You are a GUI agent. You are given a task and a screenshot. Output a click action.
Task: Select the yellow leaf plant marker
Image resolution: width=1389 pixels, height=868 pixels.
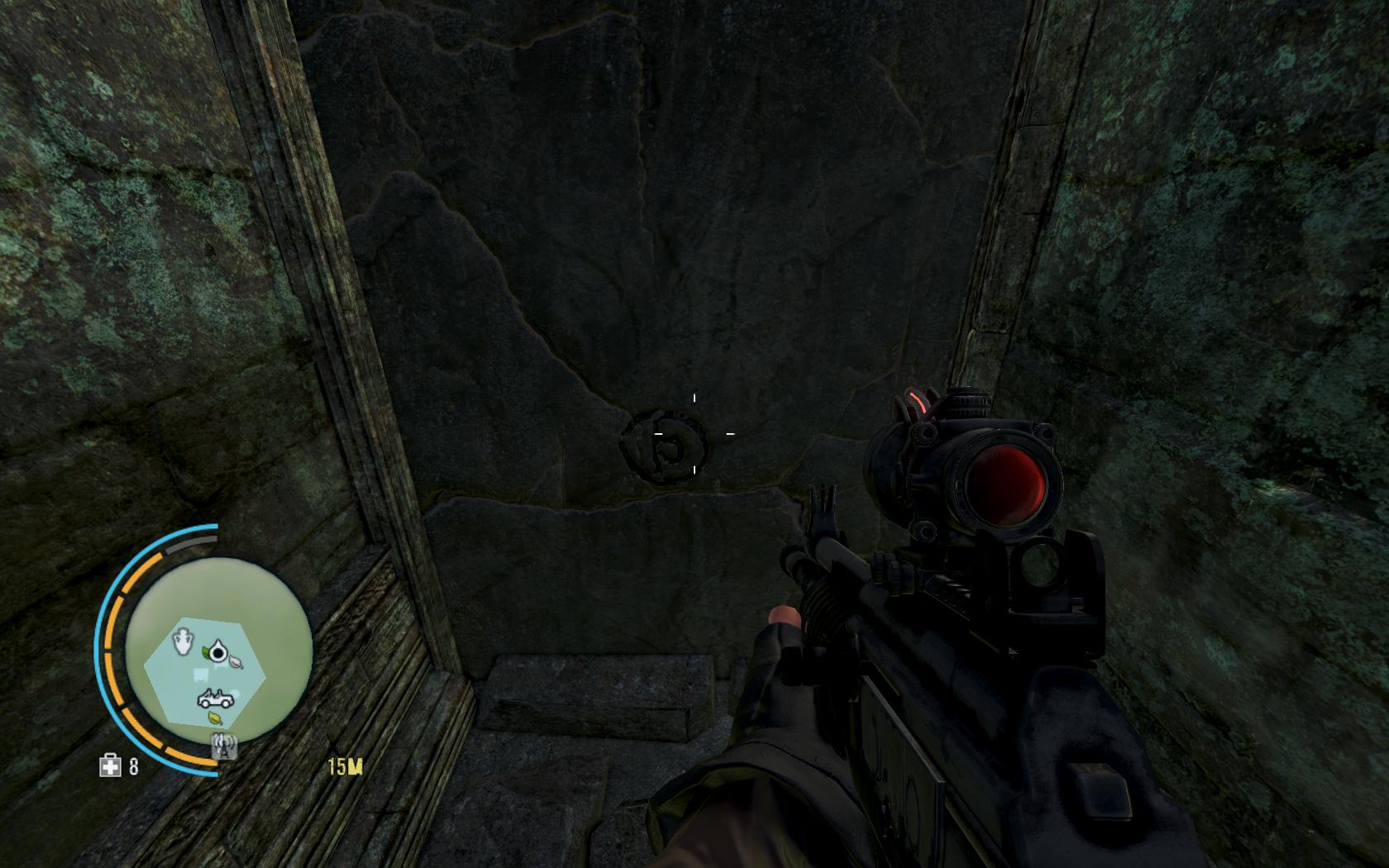point(215,718)
